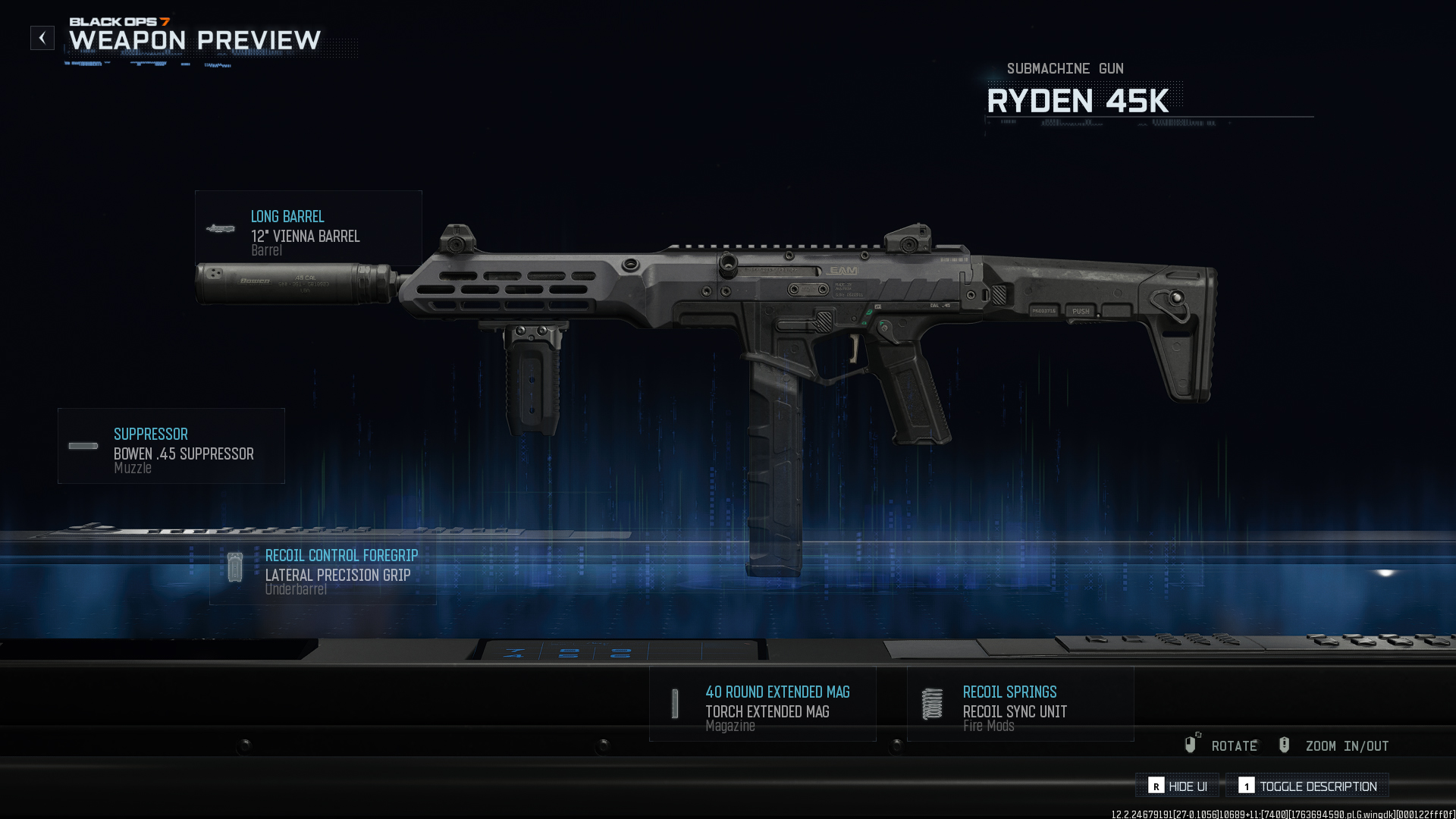Go back using the arrow button
The width and height of the screenshot is (1456, 819).
point(42,38)
